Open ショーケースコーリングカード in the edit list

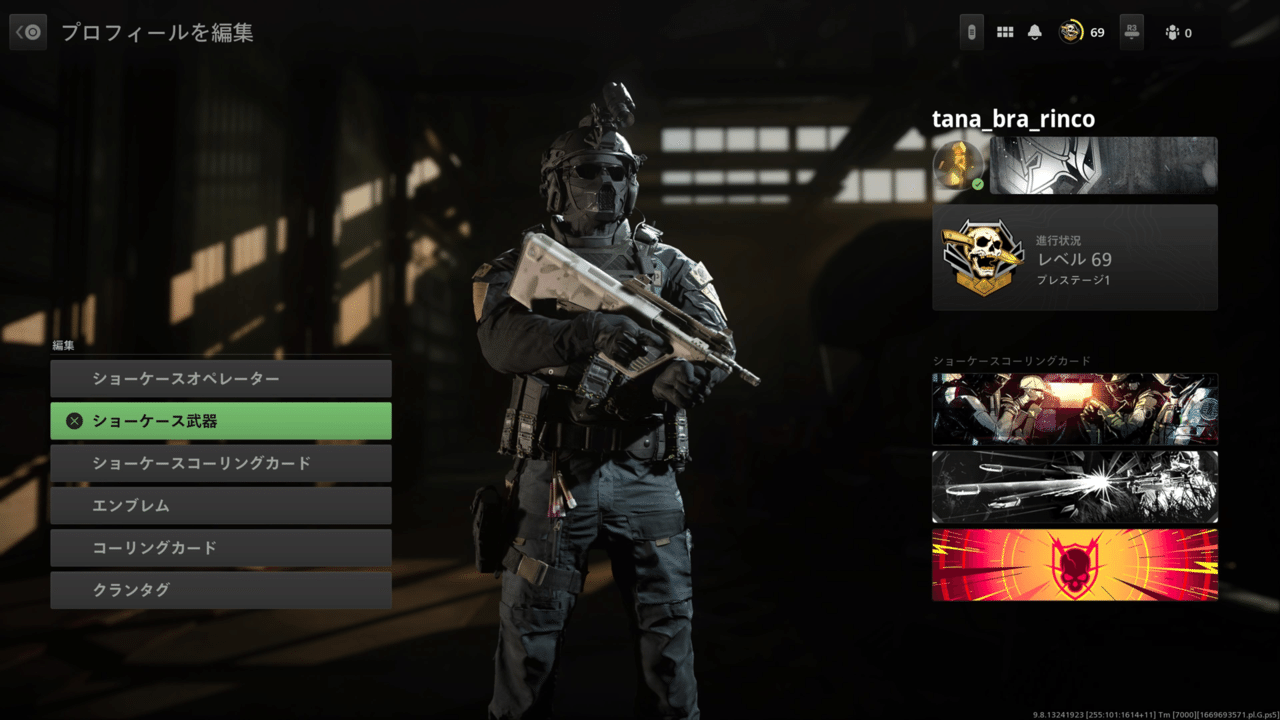[x=220, y=463]
